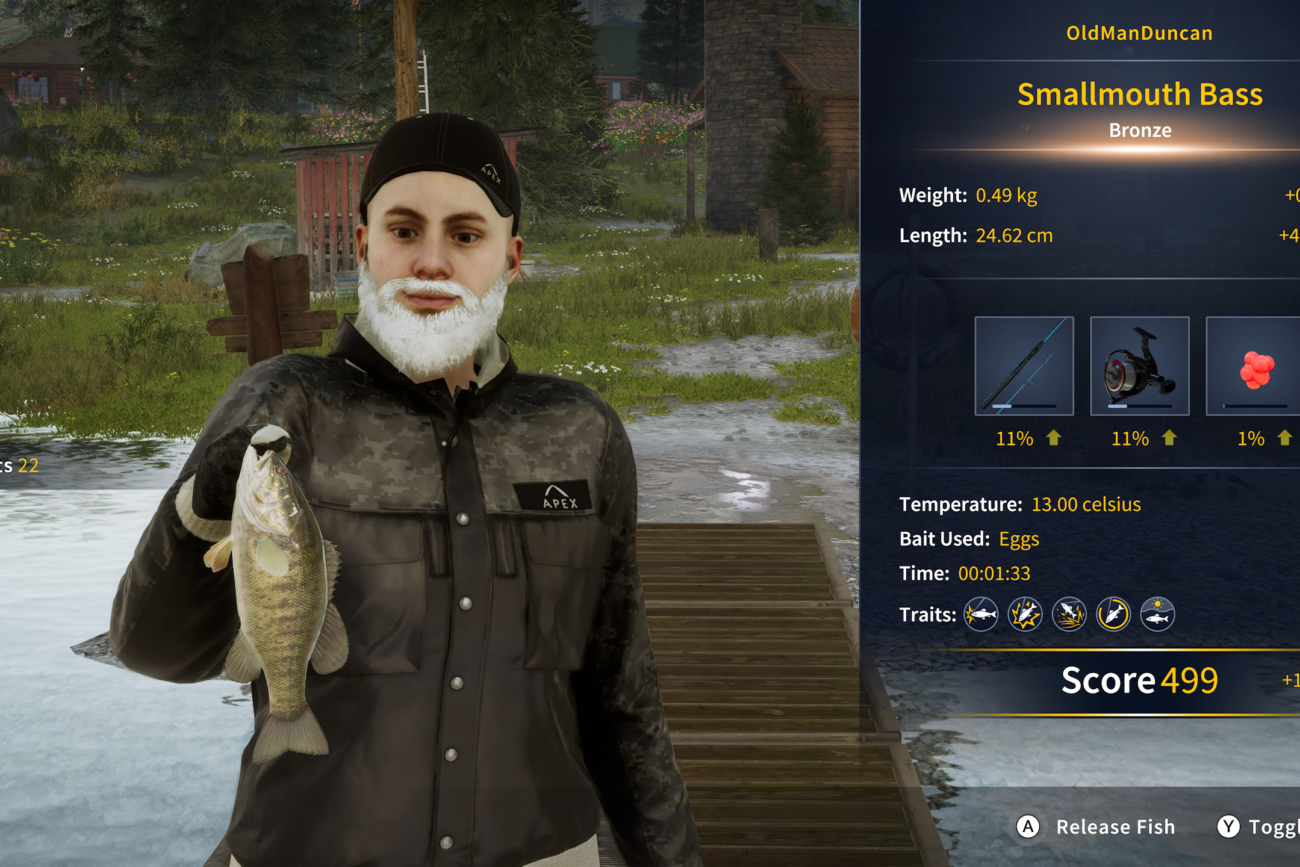Inspect the fish with yellow circle trait icon
Viewport: 1300px width, 867px height.
tap(1113, 614)
